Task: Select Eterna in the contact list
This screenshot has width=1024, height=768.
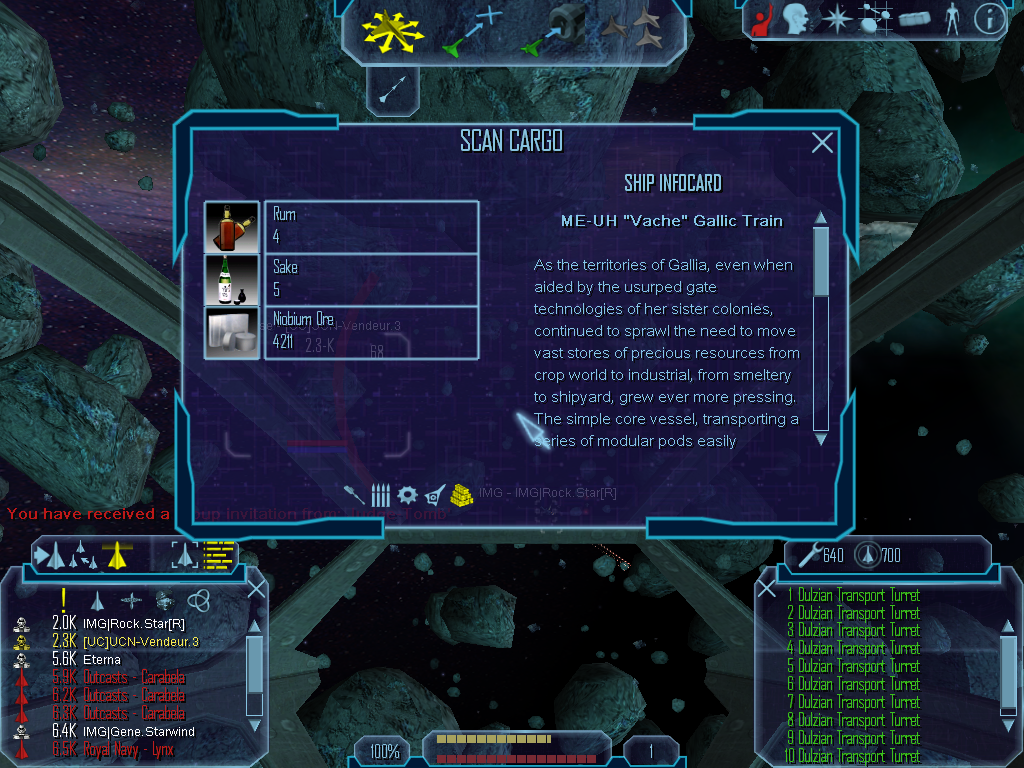Action: pos(102,660)
